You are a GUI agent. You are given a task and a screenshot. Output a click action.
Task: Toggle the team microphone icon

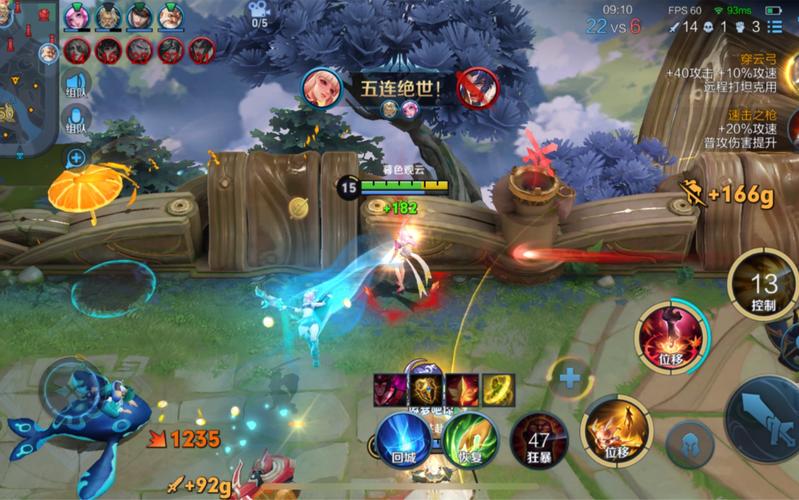76,121
